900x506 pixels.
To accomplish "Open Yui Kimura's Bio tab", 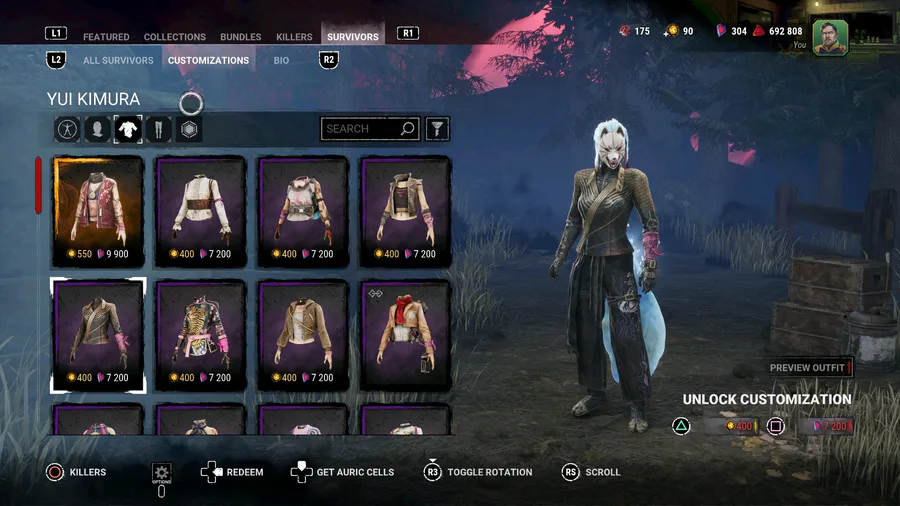I will pos(282,60).
